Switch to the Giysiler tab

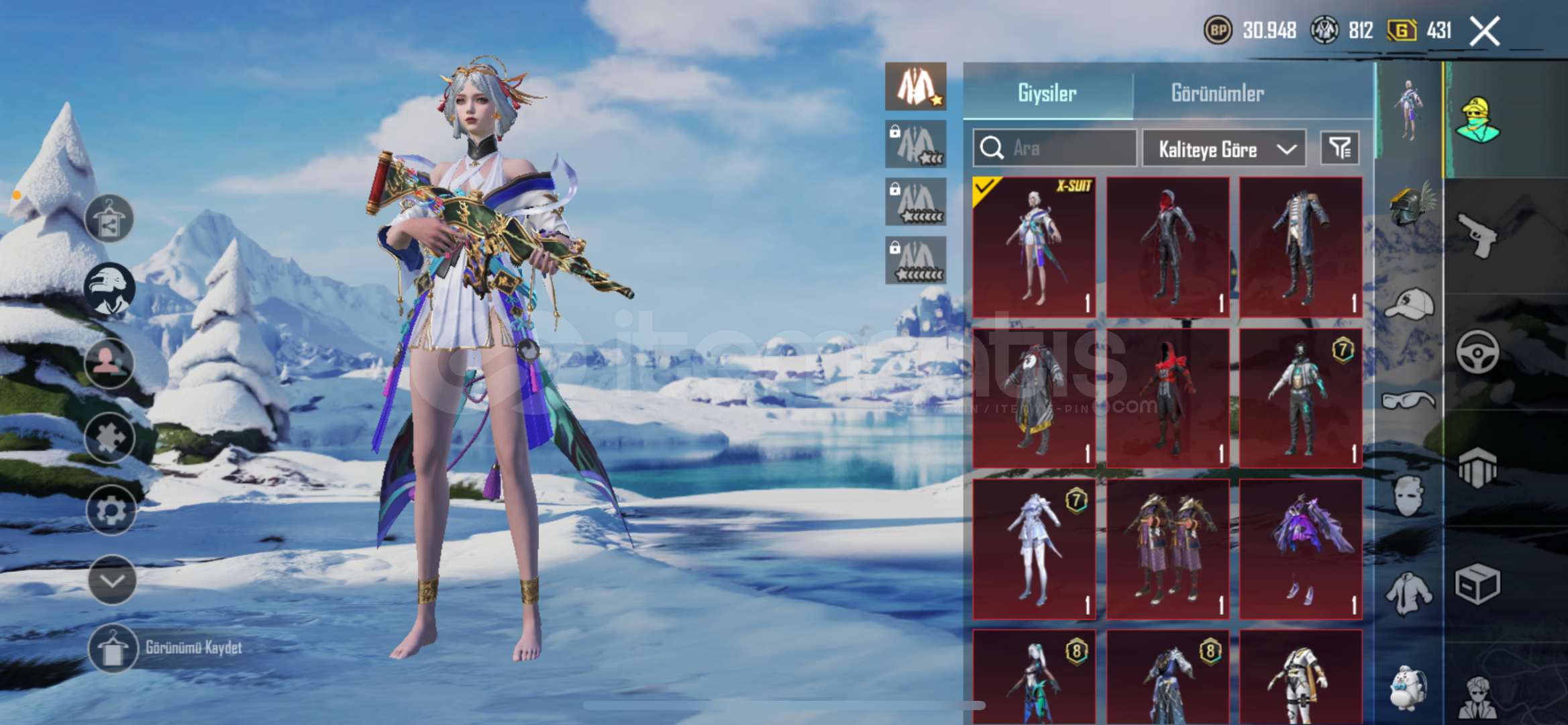(x=1047, y=93)
